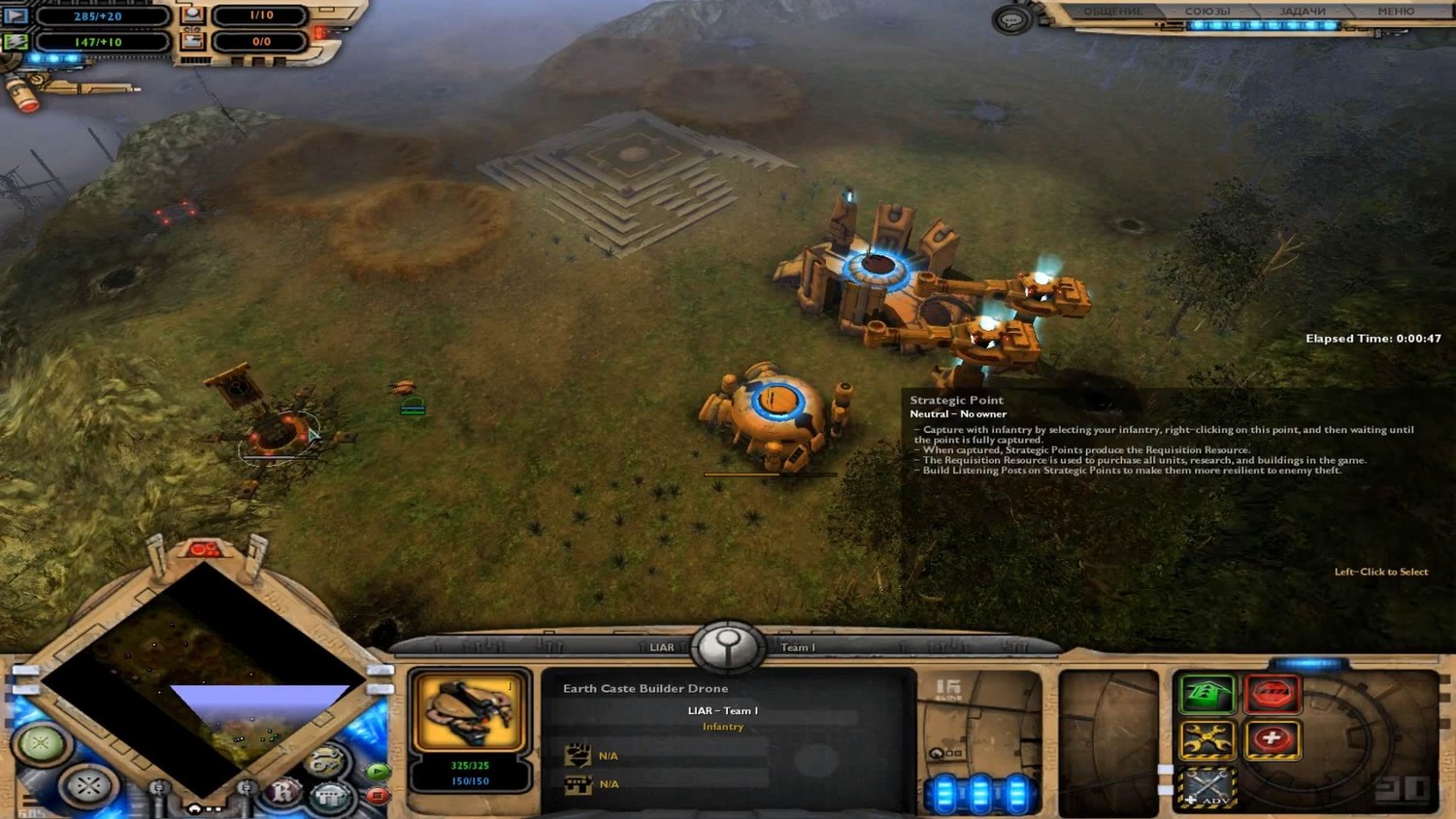
Task: Click the wrench icon button beside minimap
Action: click(x=326, y=761)
